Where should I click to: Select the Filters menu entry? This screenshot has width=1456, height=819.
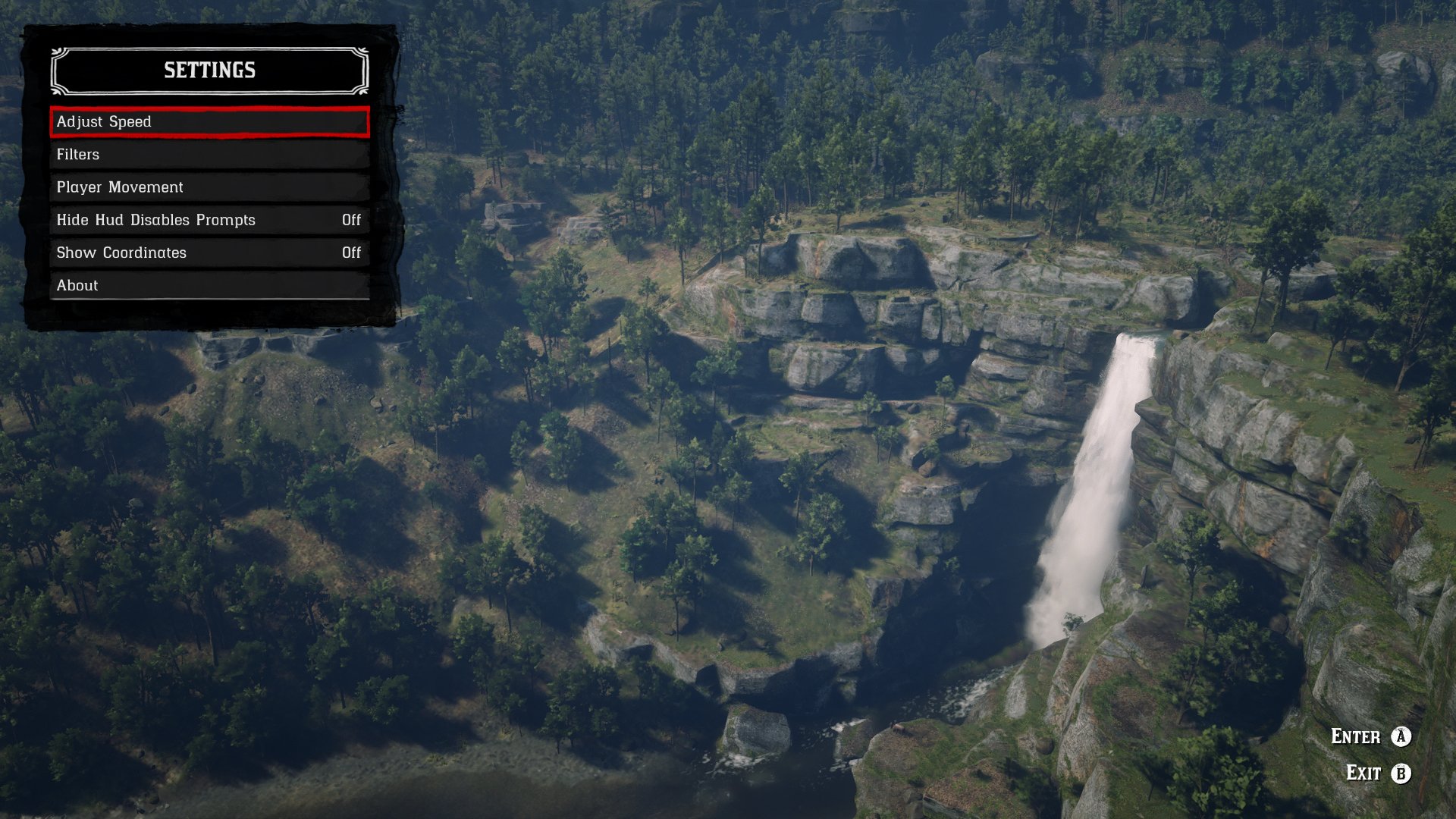coord(209,155)
